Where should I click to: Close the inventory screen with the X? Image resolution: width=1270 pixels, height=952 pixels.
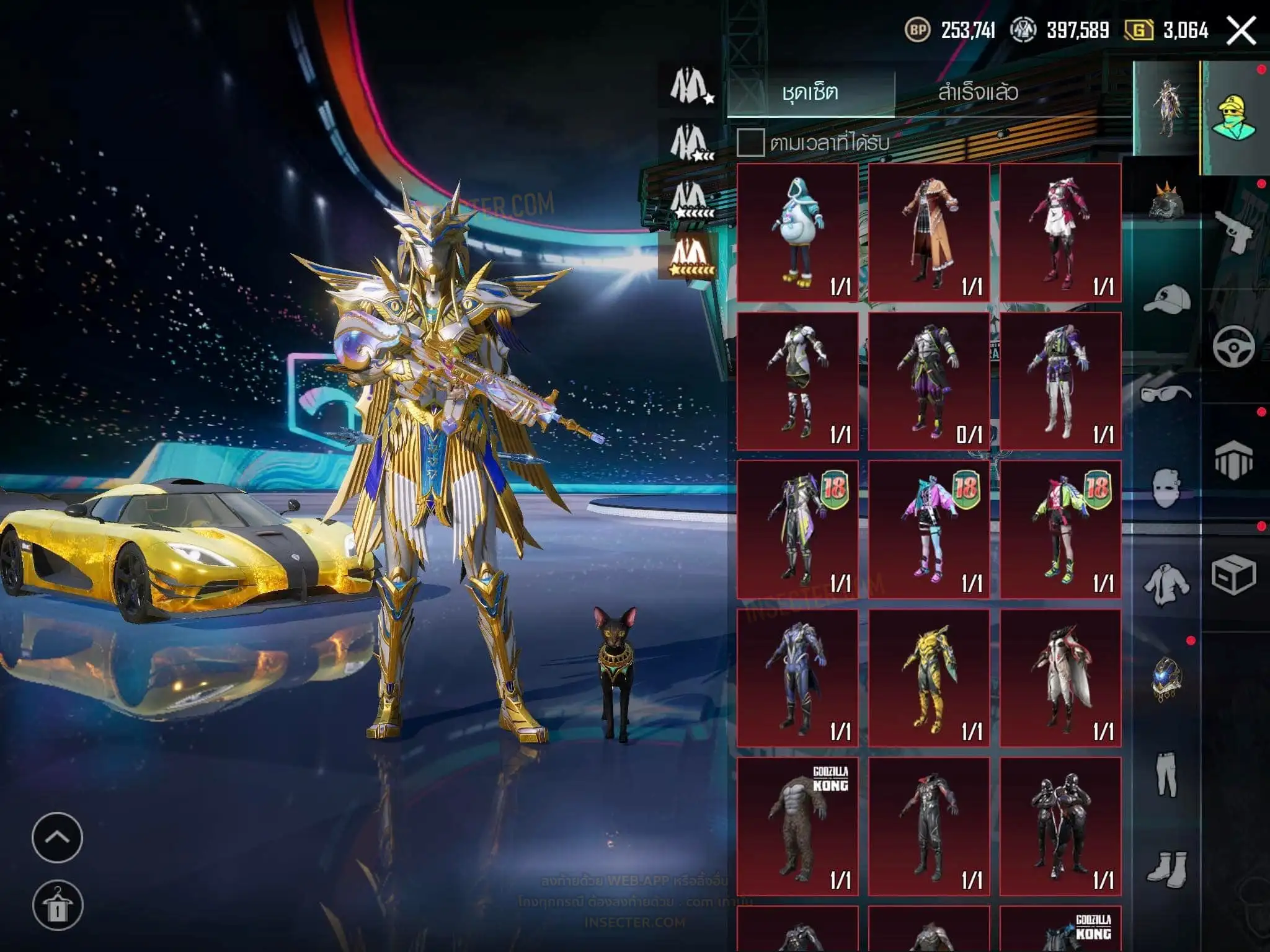pyautogui.click(x=1241, y=30)
